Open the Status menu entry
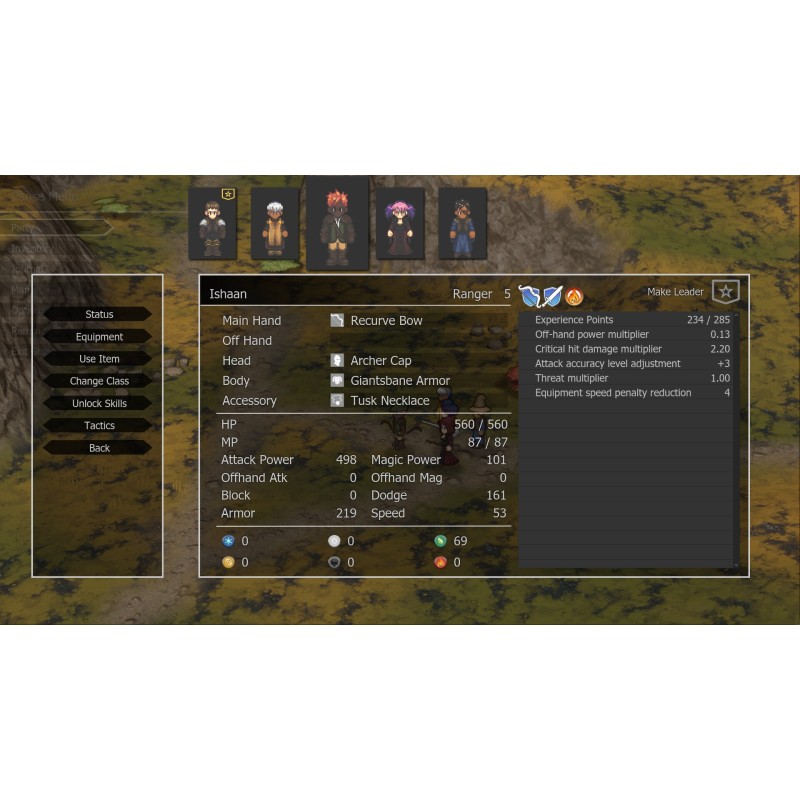Screen dimensions: 800x800 (x=98, y=314)
